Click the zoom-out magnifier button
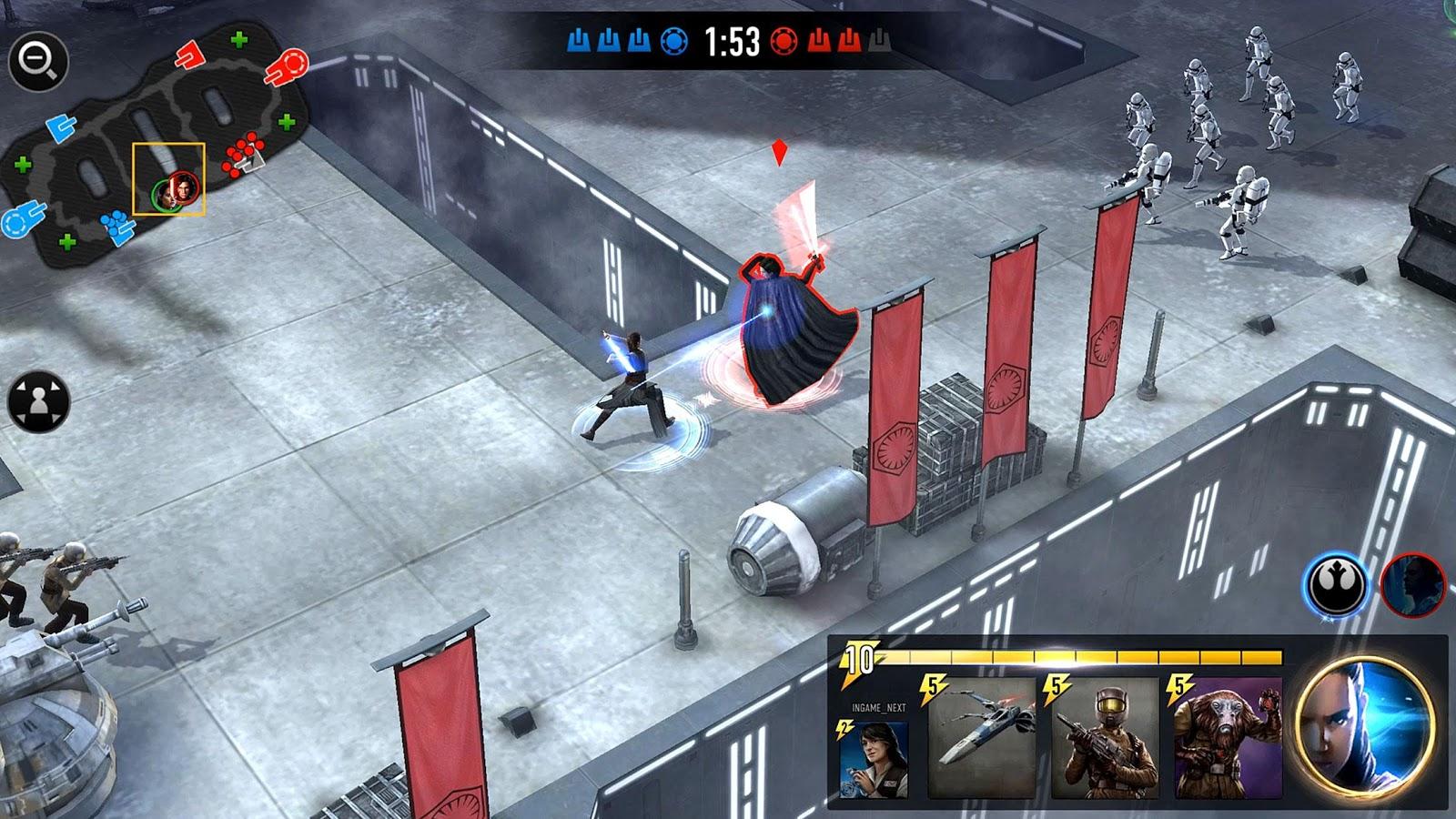1456x819 pixels. click(37, 61)
